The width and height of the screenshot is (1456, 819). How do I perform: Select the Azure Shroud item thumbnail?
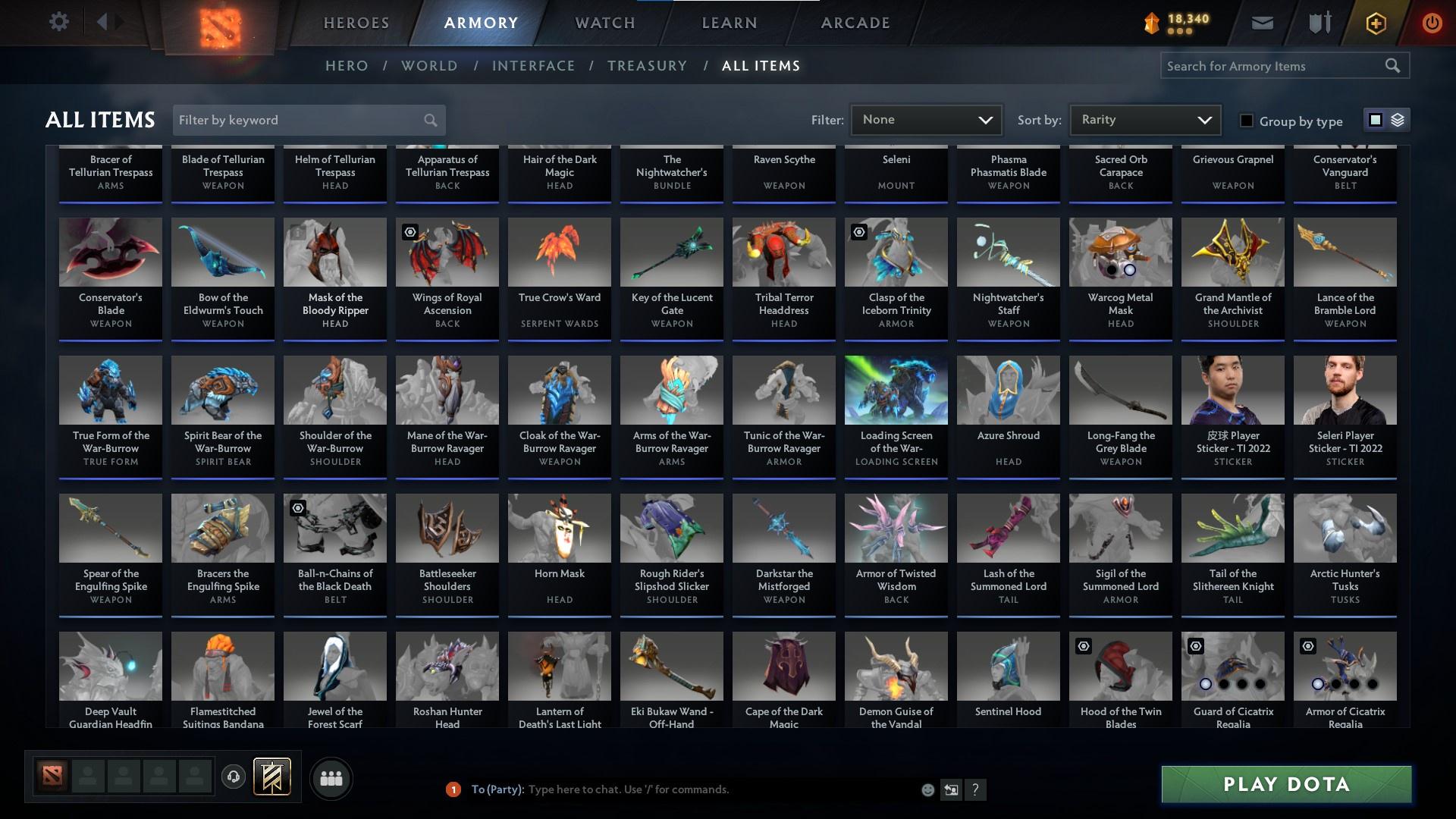[1008, 390]
